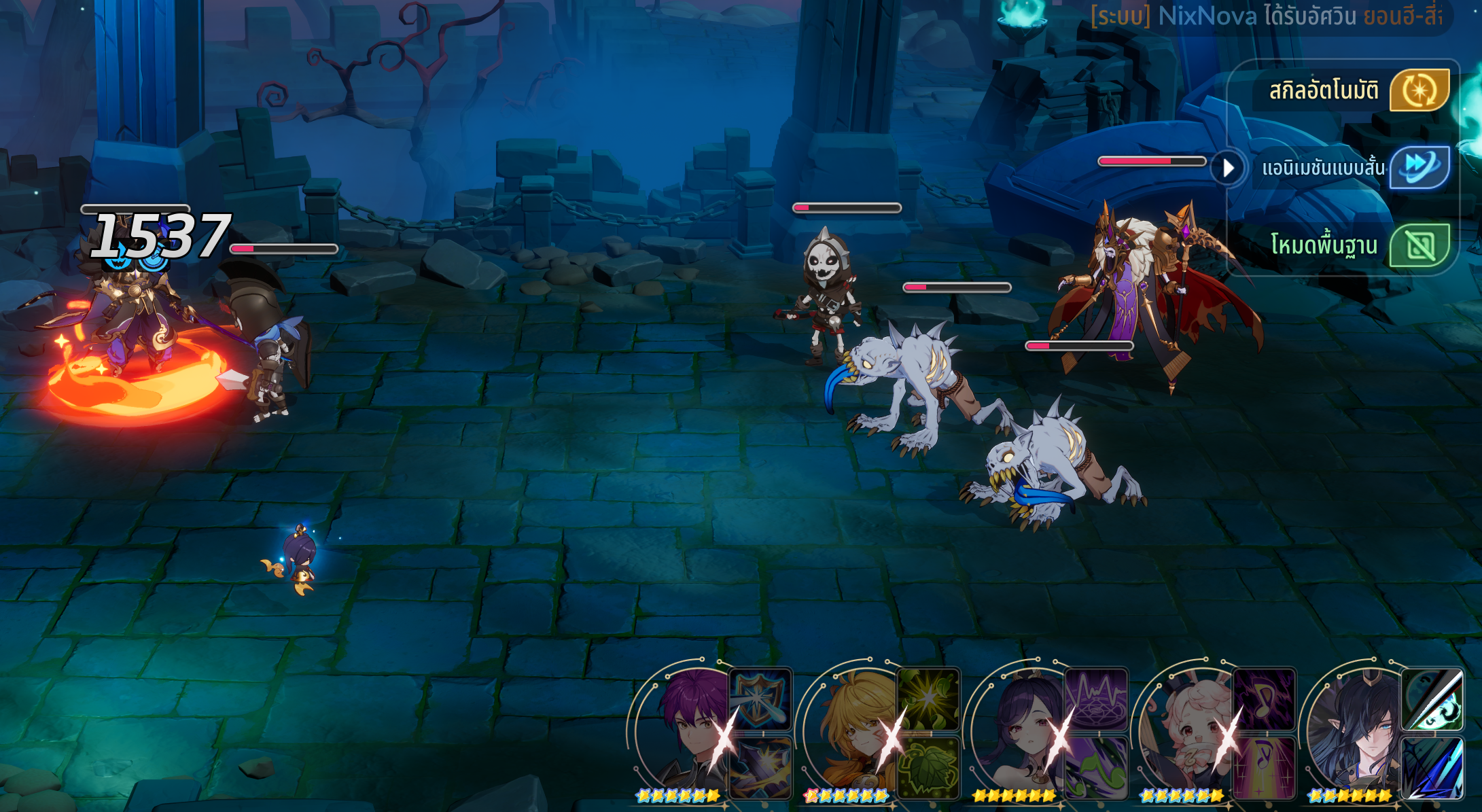1482x812 pixels.
Task: Open the NixNova system announcement banner
Action: 1267,16
